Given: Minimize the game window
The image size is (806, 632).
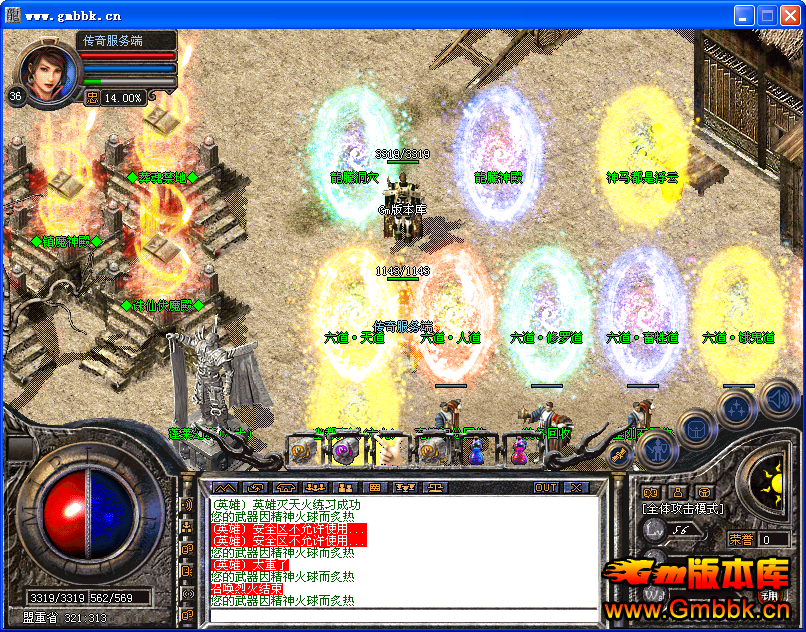Looking at the screenshot, I should pos(744,15).
